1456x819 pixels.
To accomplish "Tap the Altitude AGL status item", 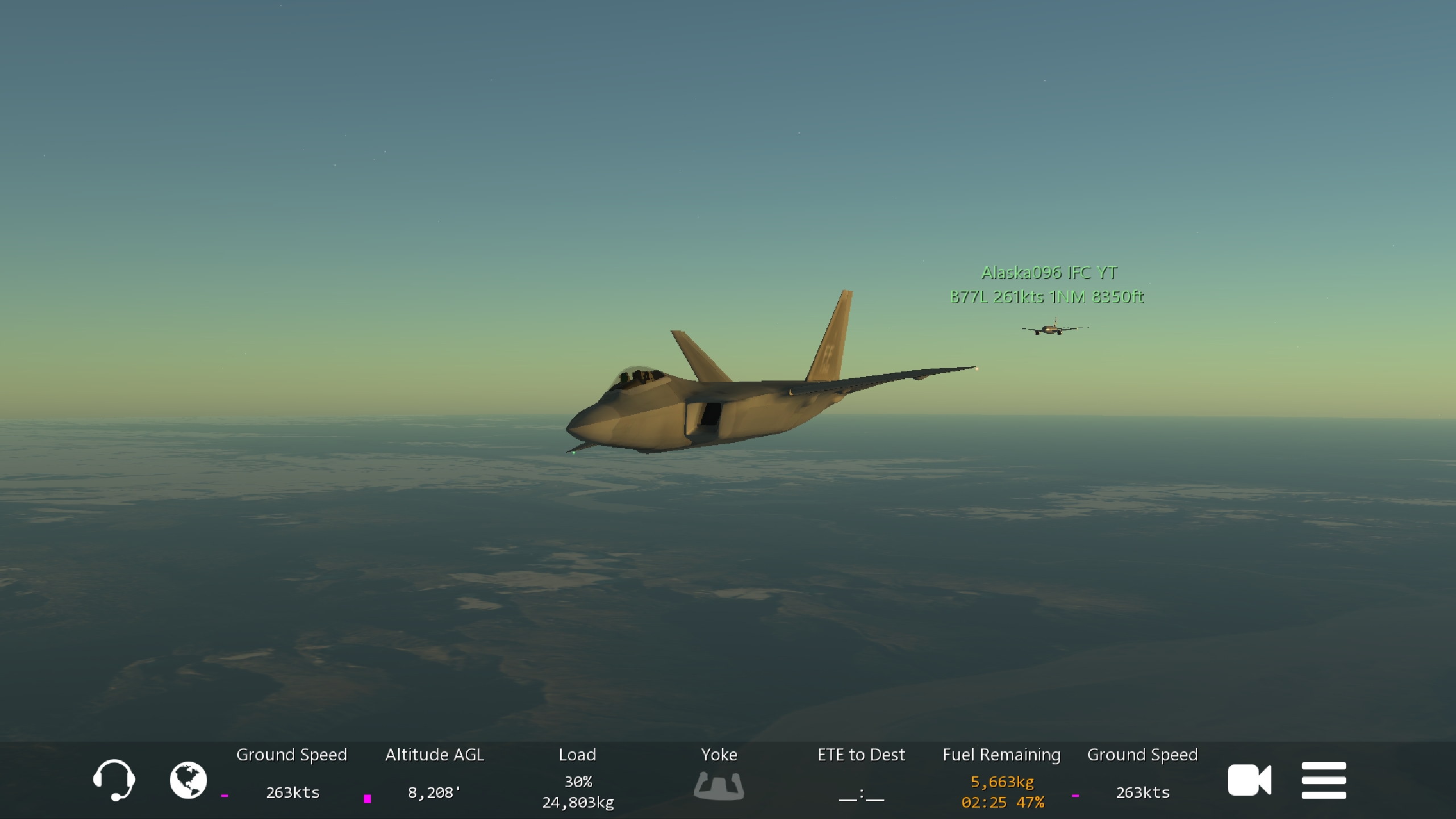I will pyautogui.click(x=435, y=777).
